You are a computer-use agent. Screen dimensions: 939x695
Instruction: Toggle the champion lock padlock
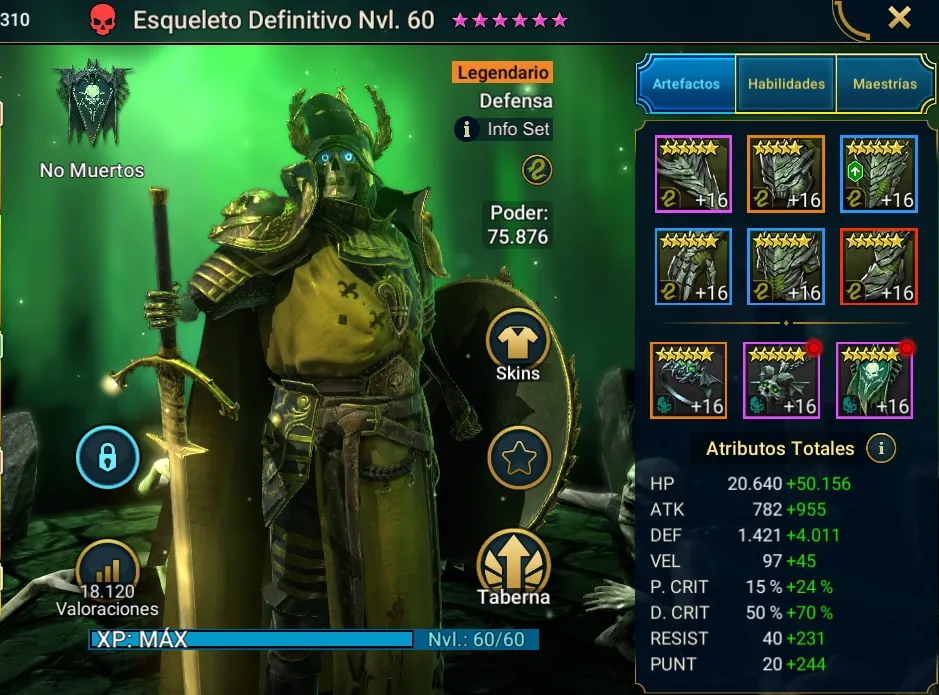coord(107,459)
